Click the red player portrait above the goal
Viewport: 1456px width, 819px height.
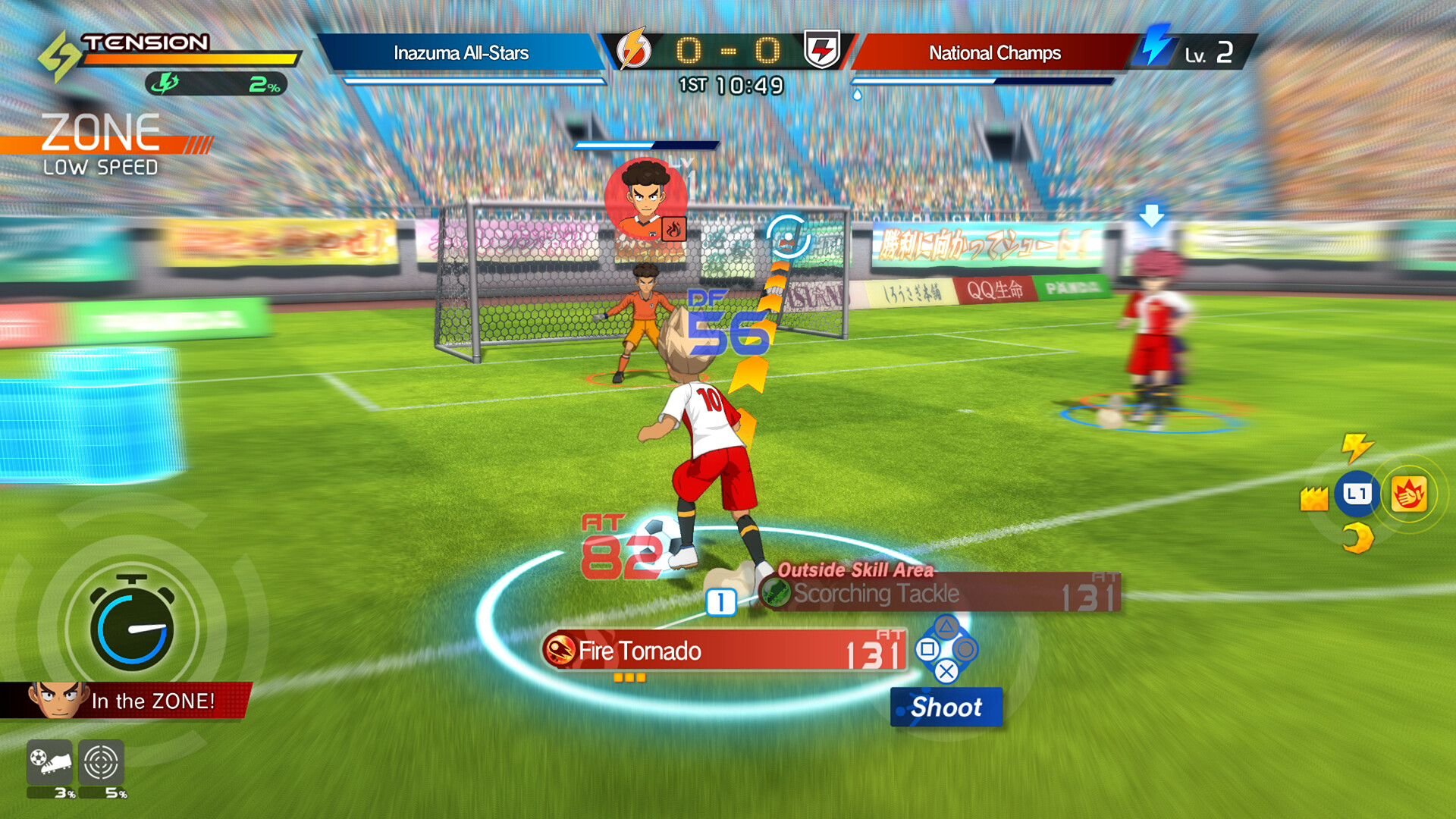point(648,199)
